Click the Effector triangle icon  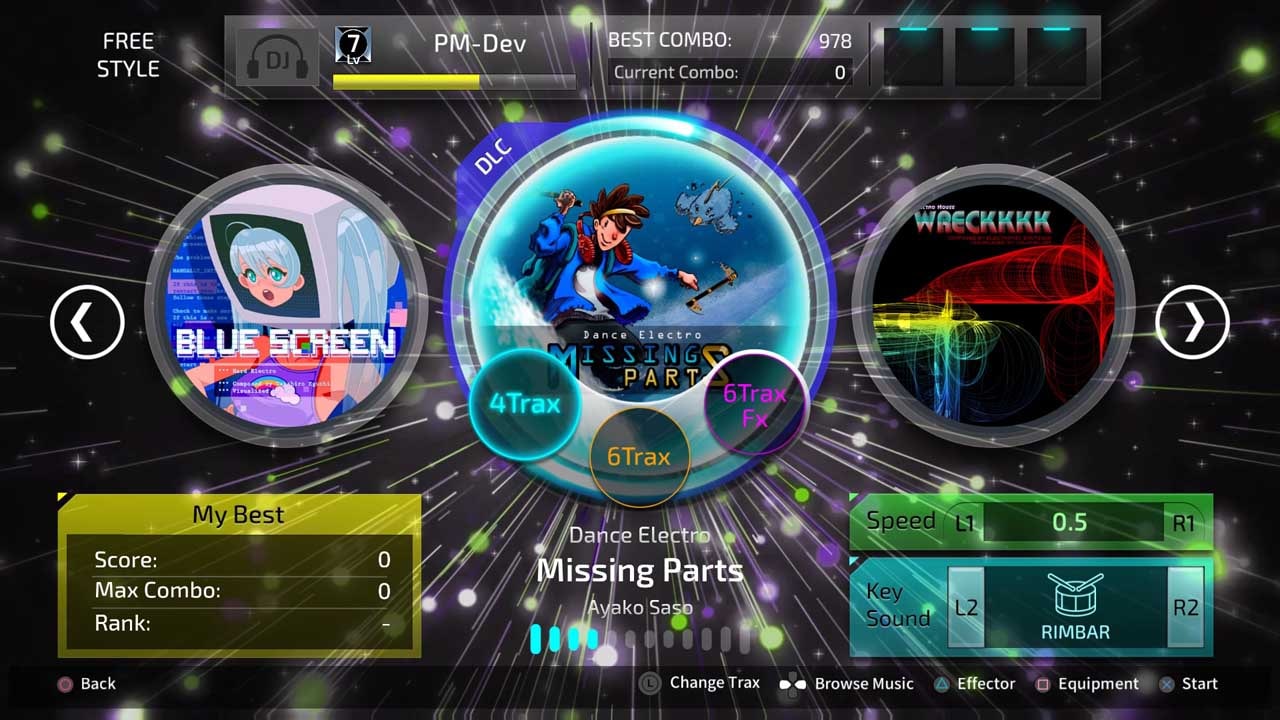point(942,684)
